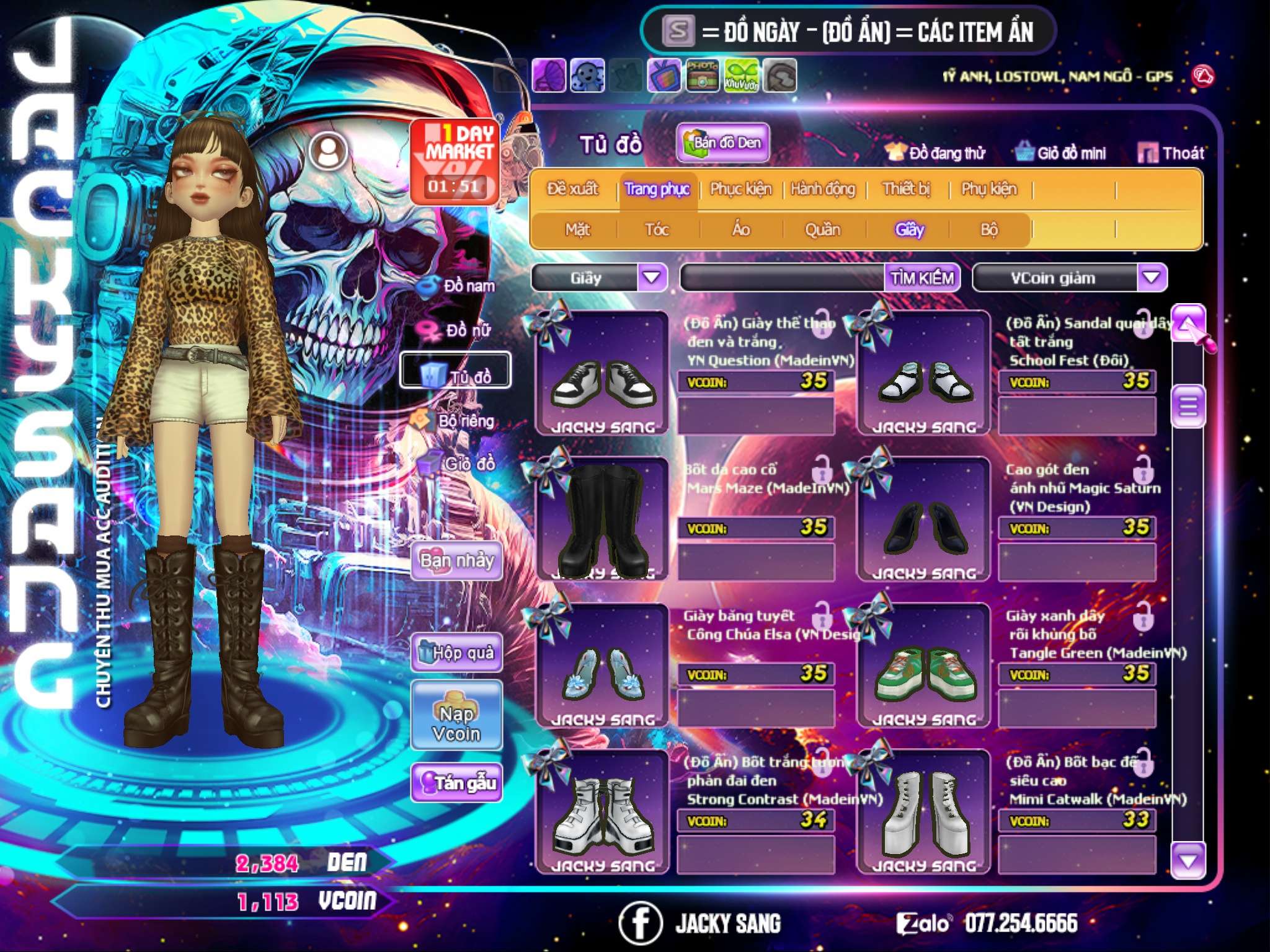Viewport: 1270px width, 952px height.
Task: Click the Thoát exit button
Action: tap(1171, 153)
